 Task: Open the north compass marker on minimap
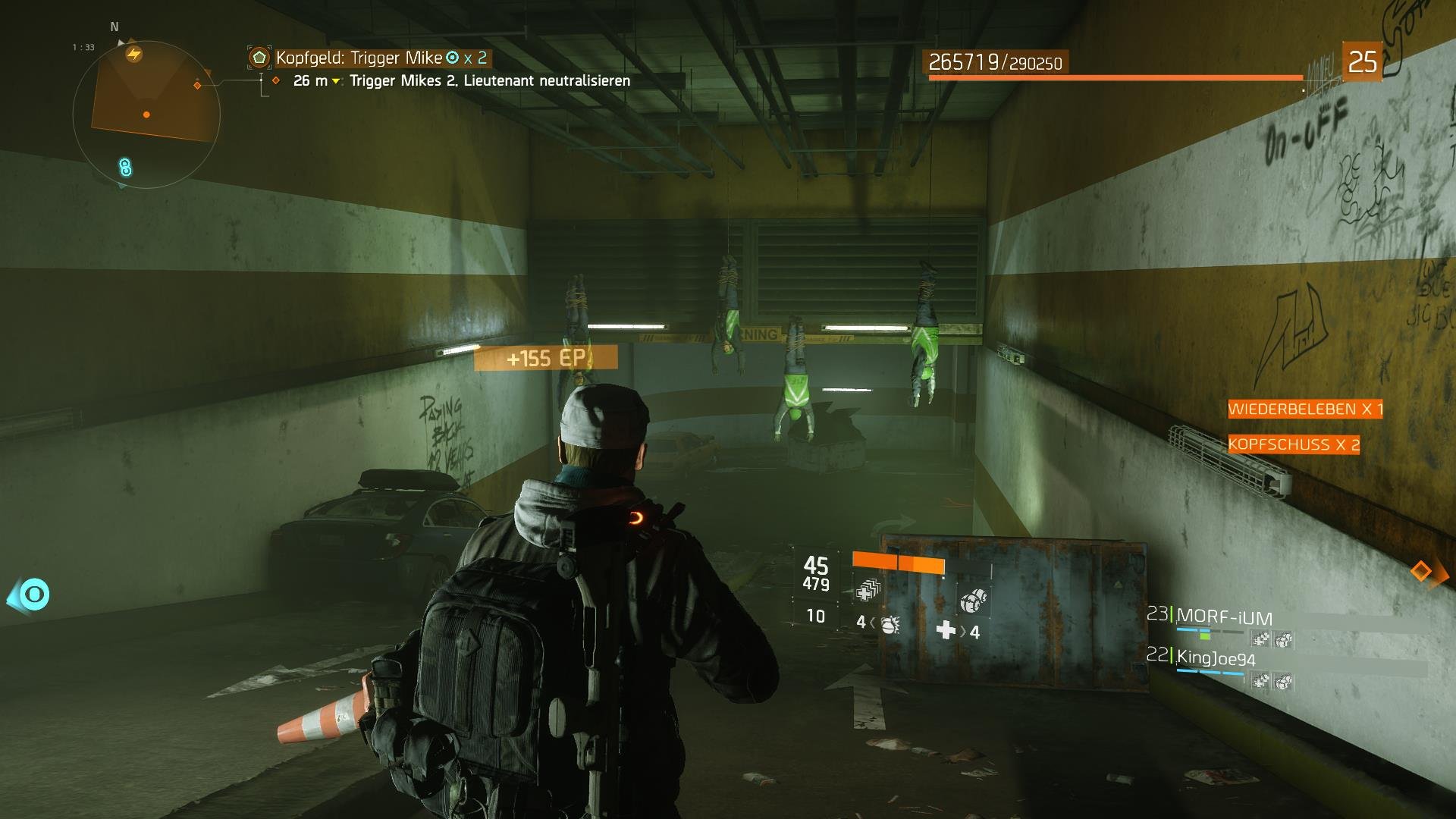(114, 26)
